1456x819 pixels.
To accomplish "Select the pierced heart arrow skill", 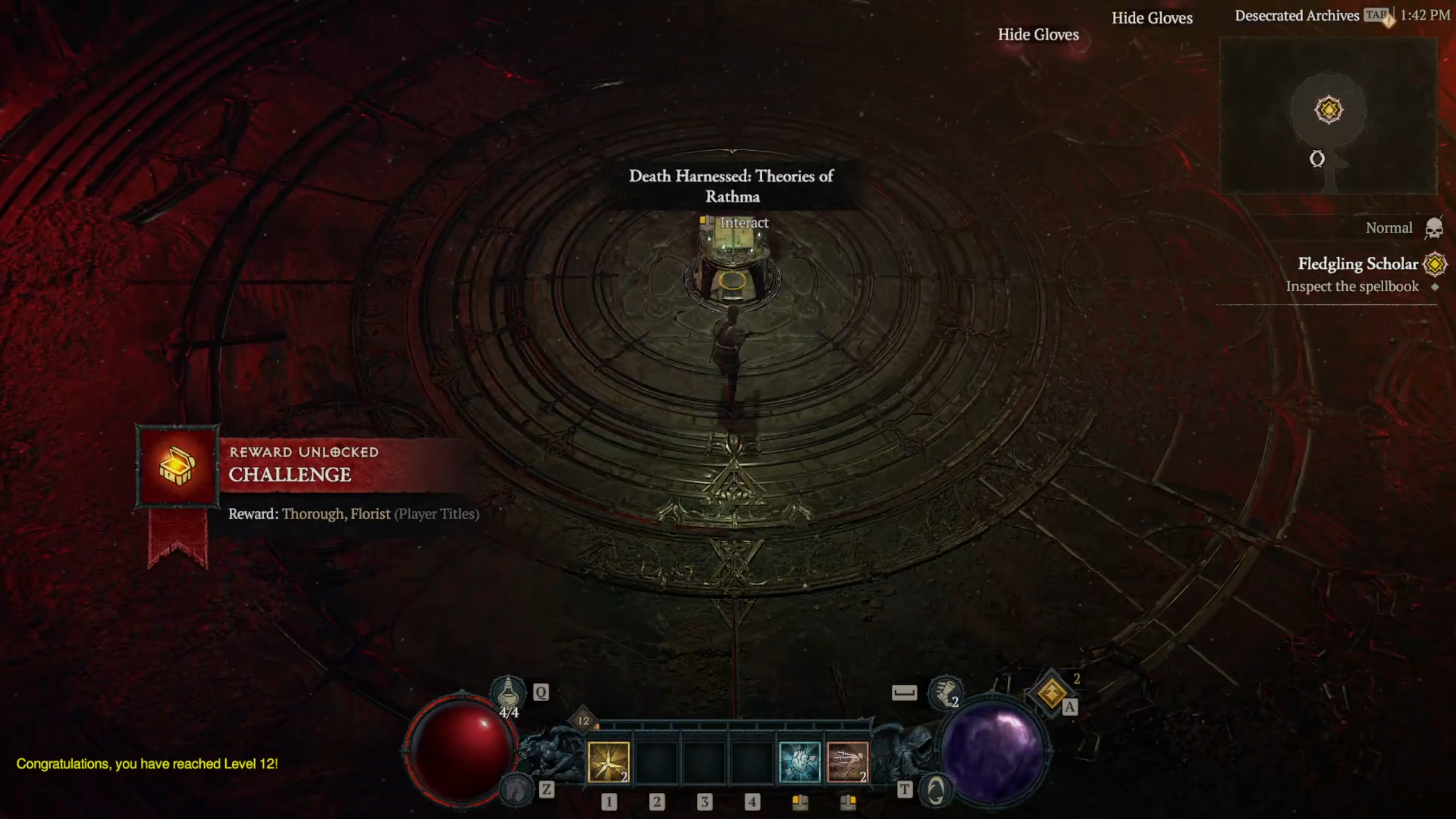I will (x=799, y=762).
